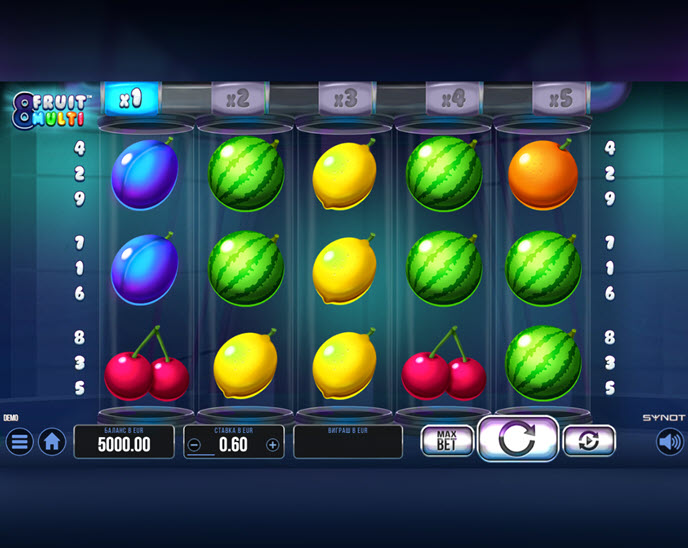Decrease the bet with the minus button
The image size is (688, 548).
[x=195, y=445]
